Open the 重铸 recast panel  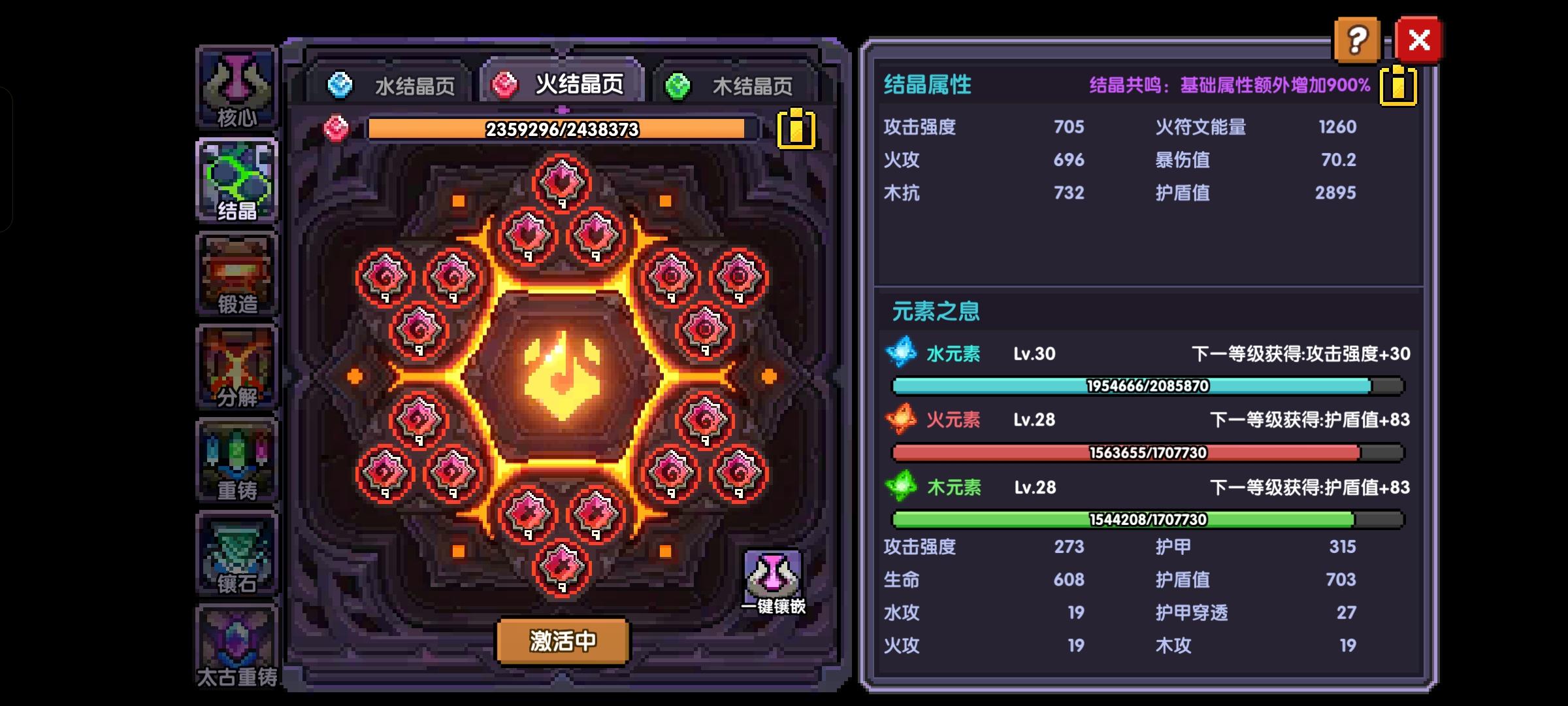(x=237, y=461)
